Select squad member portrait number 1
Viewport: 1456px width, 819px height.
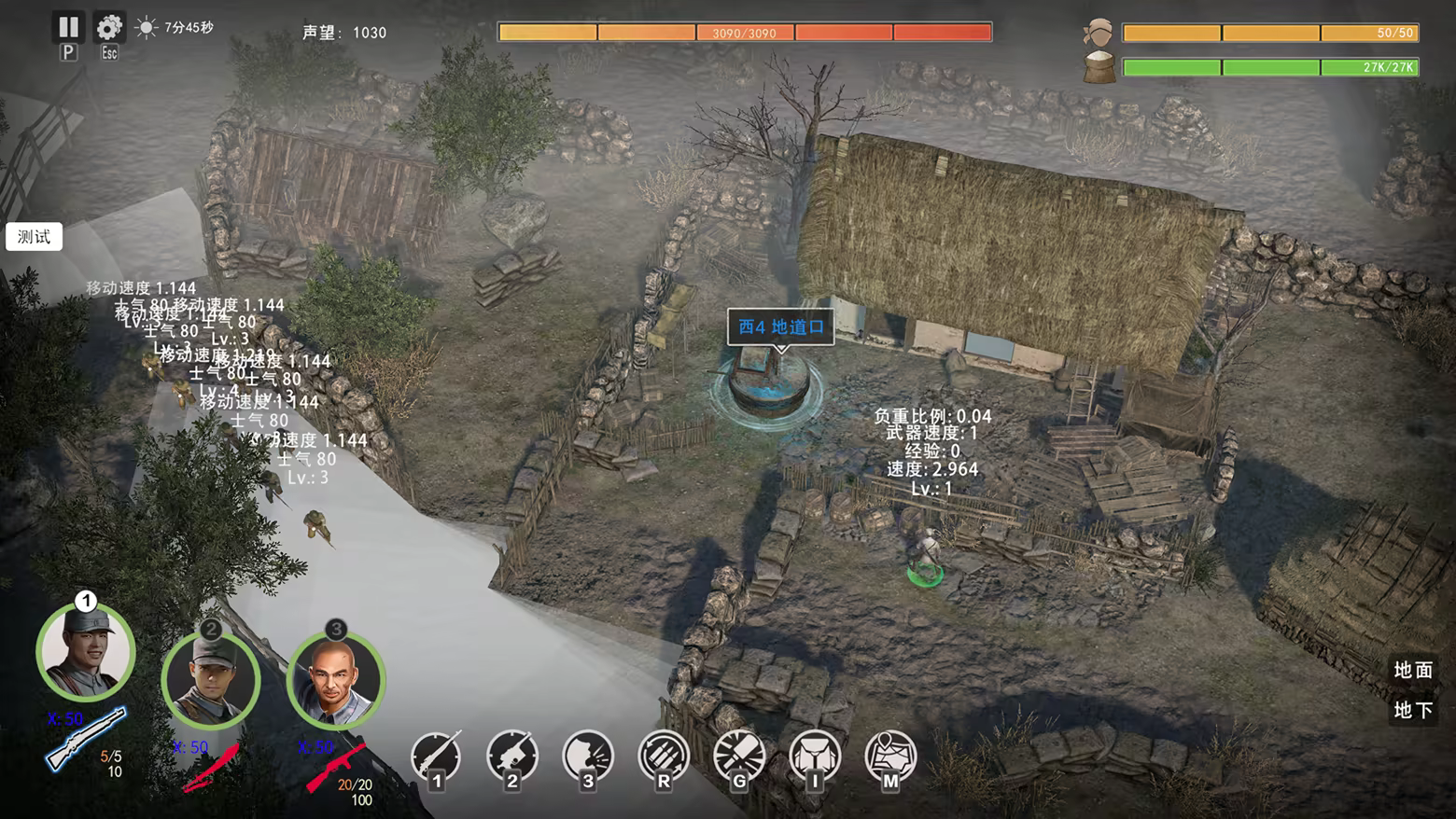(x=86, y=652)
